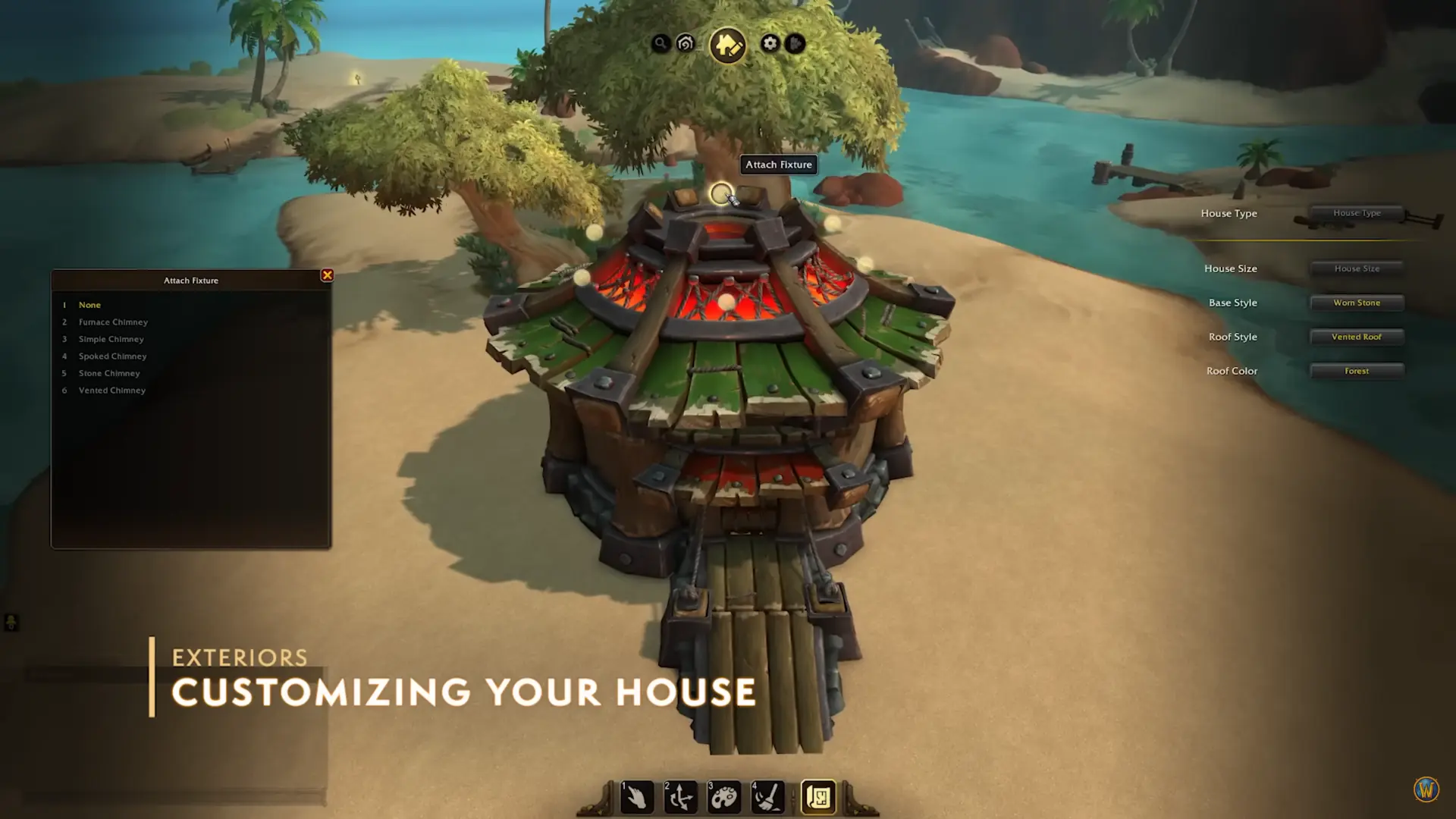Select None in the fixture list
1456x819 pixels.
pyautogui.click(x=89, y=305)
